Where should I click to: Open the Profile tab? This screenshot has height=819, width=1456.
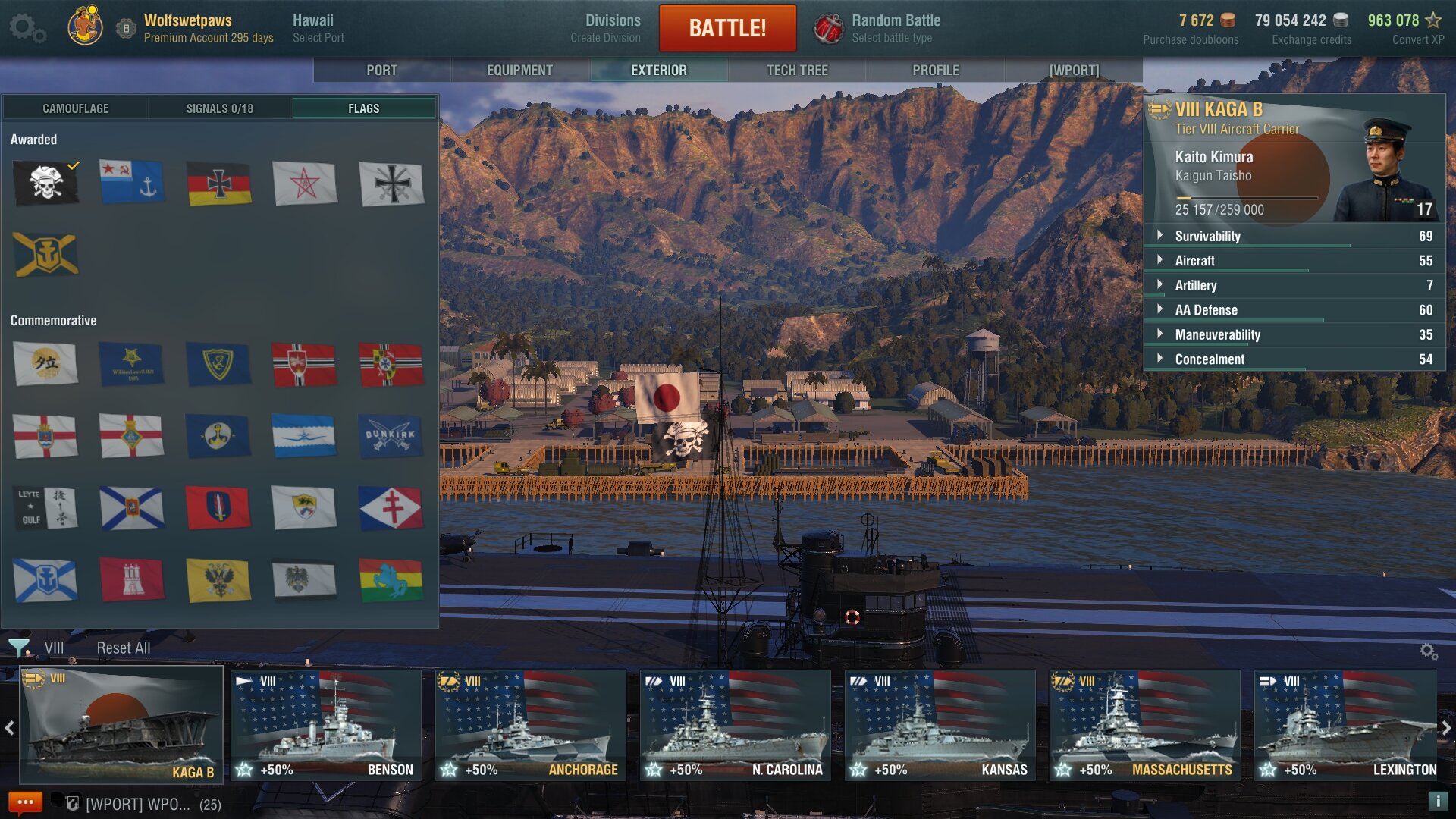click(x=936, y=70)
